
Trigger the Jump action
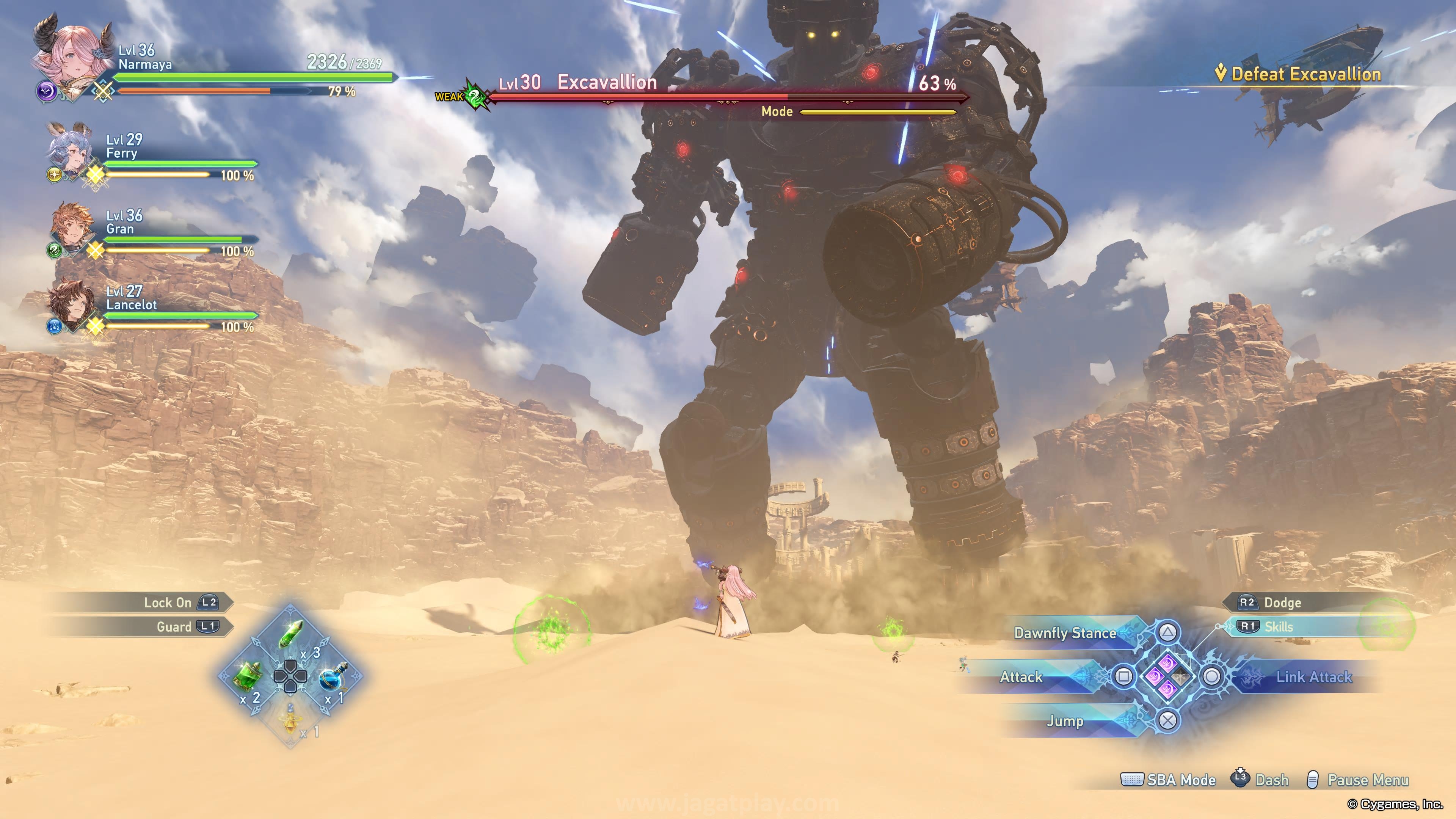1065,721
